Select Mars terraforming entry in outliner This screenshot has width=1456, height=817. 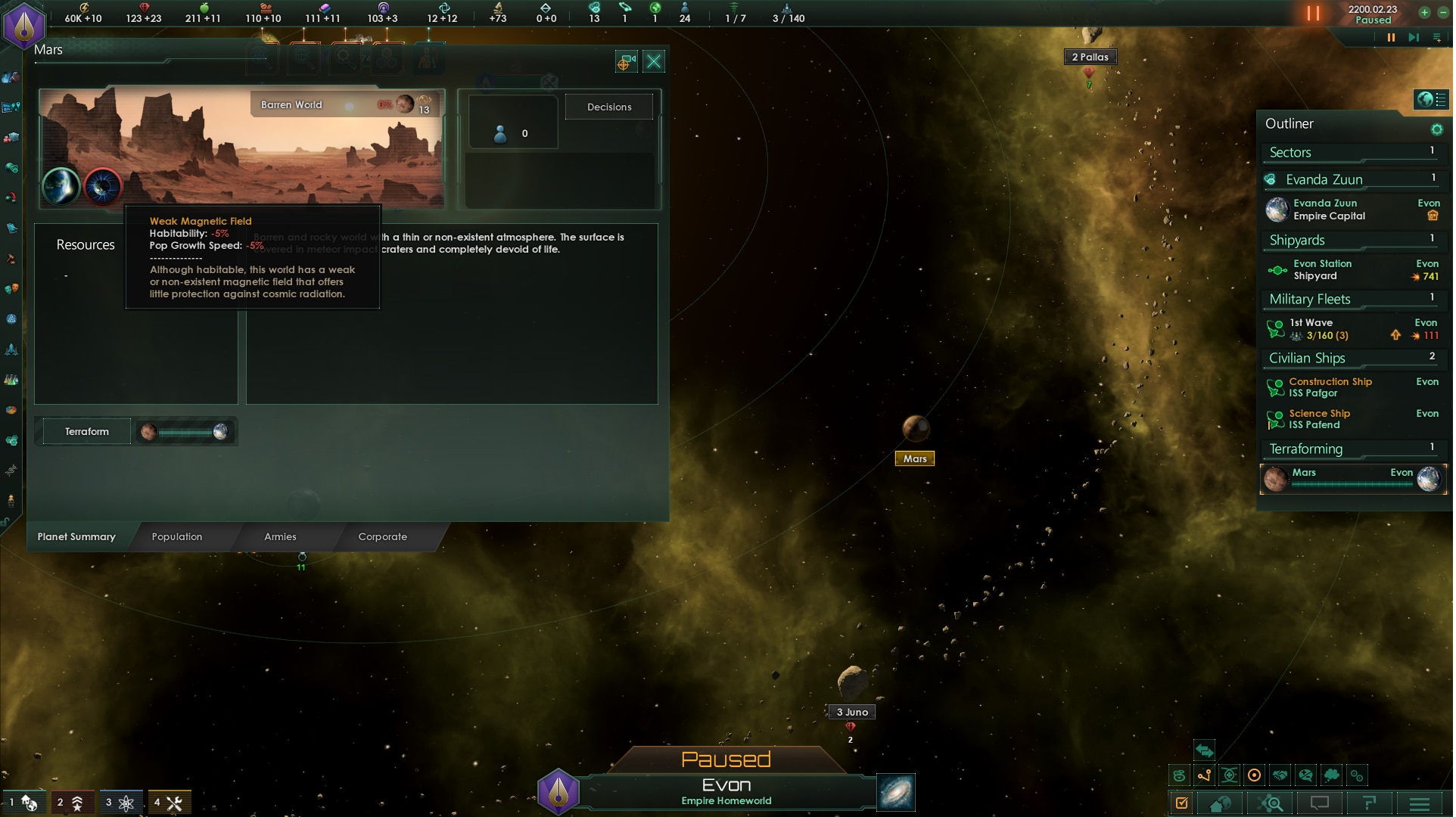(1352, 479)
